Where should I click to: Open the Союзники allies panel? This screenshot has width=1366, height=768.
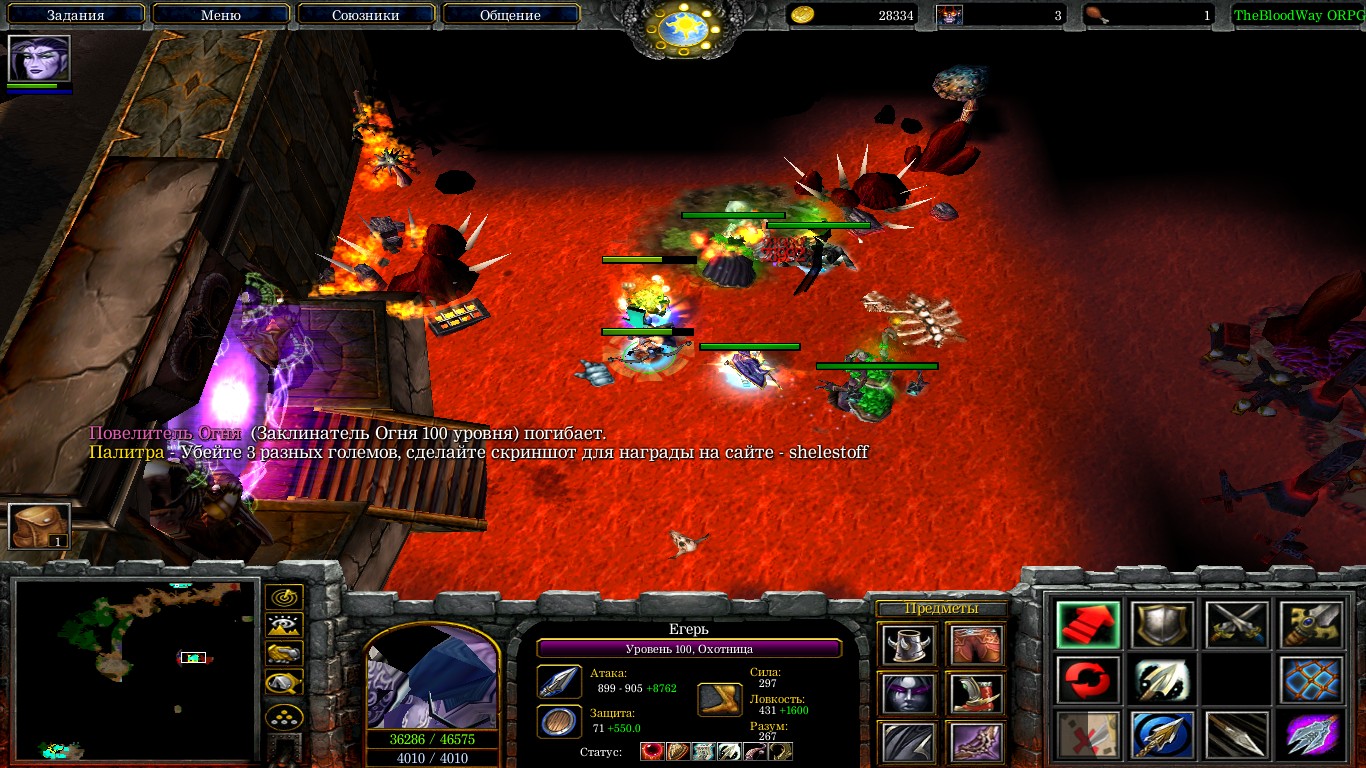pos(365,15)
